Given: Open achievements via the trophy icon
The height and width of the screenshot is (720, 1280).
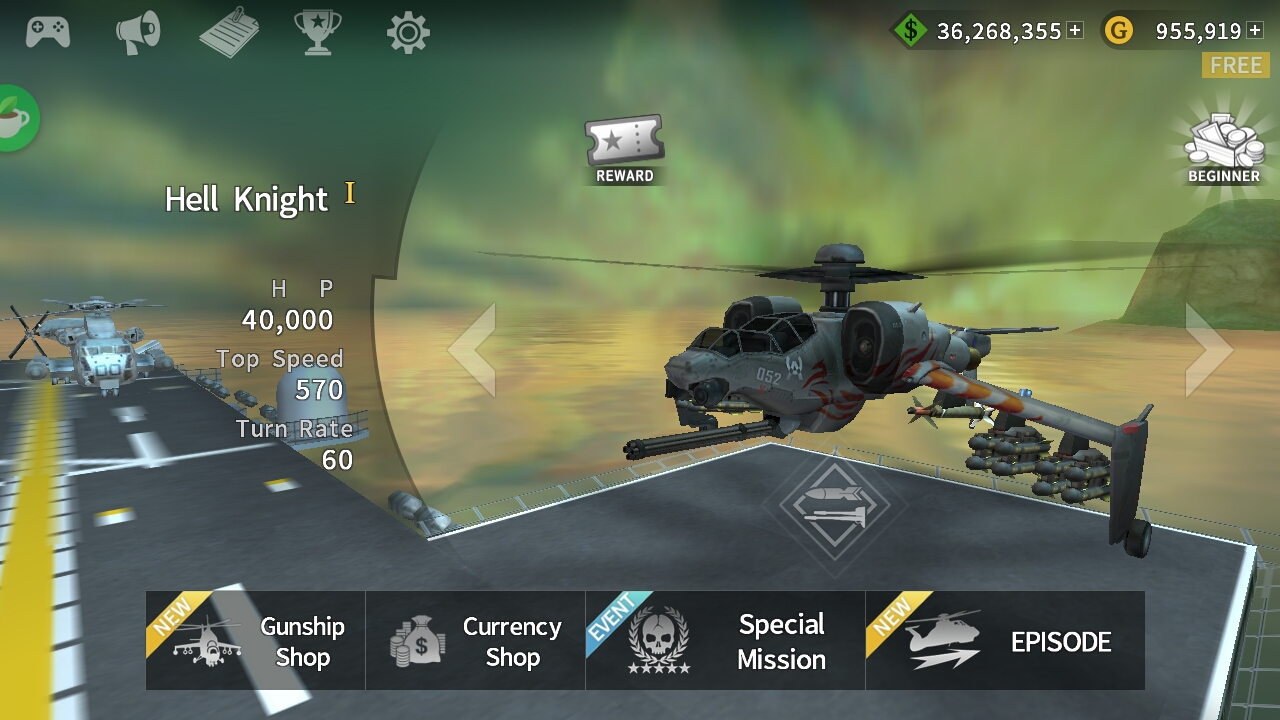Looking at the screenshot, I should 316,31.
